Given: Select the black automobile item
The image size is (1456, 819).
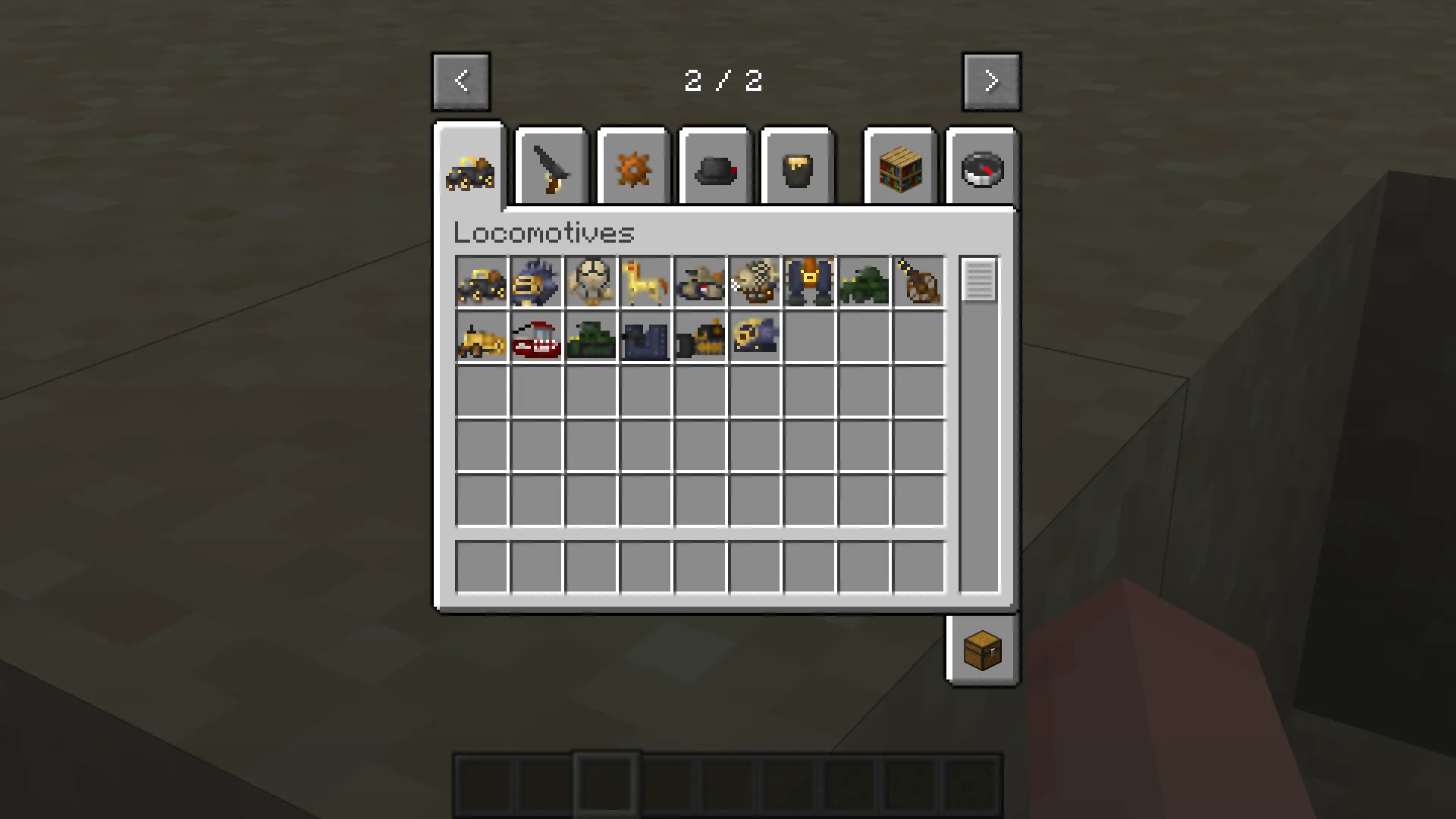Looking at the screenshot, I should click(x=482, y=282).
